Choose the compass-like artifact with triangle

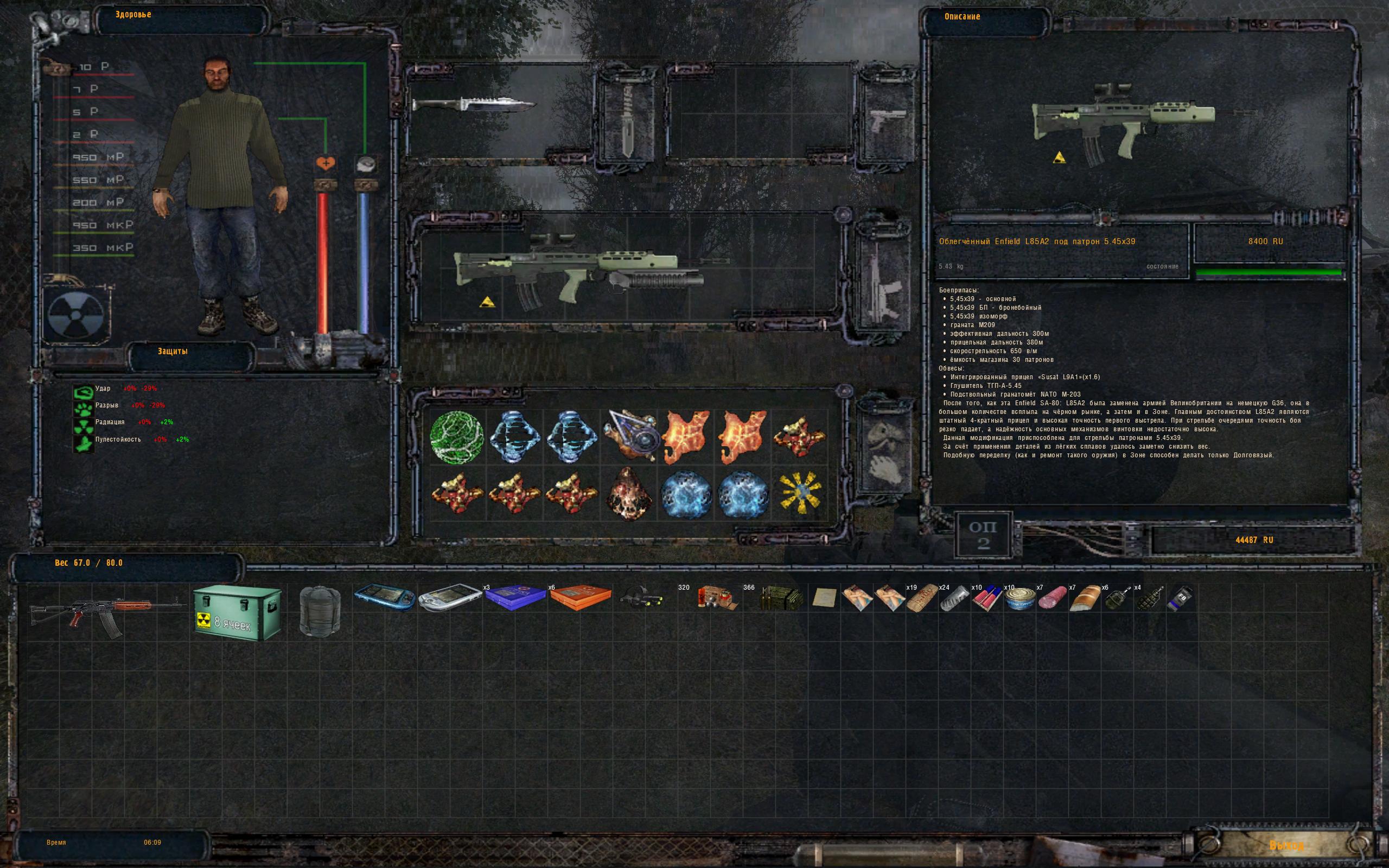pos(629,436)
